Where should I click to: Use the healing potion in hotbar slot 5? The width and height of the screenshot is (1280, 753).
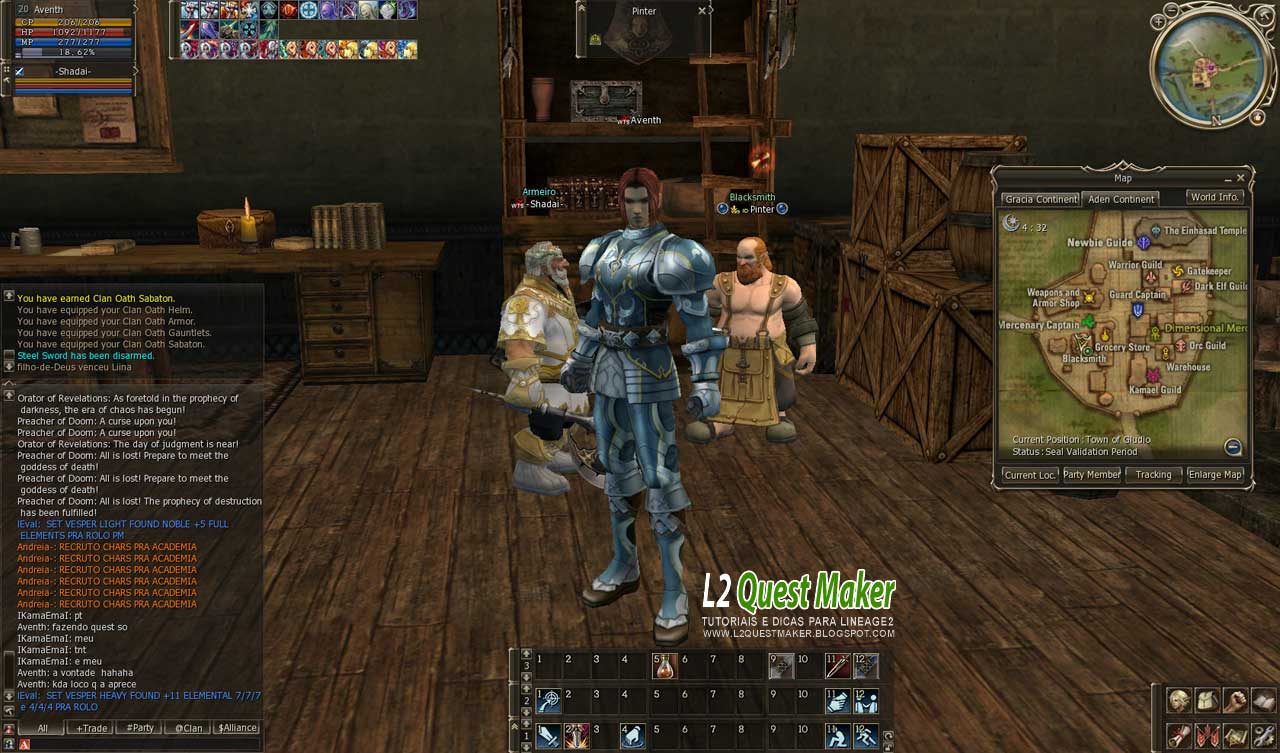(664, 666)
